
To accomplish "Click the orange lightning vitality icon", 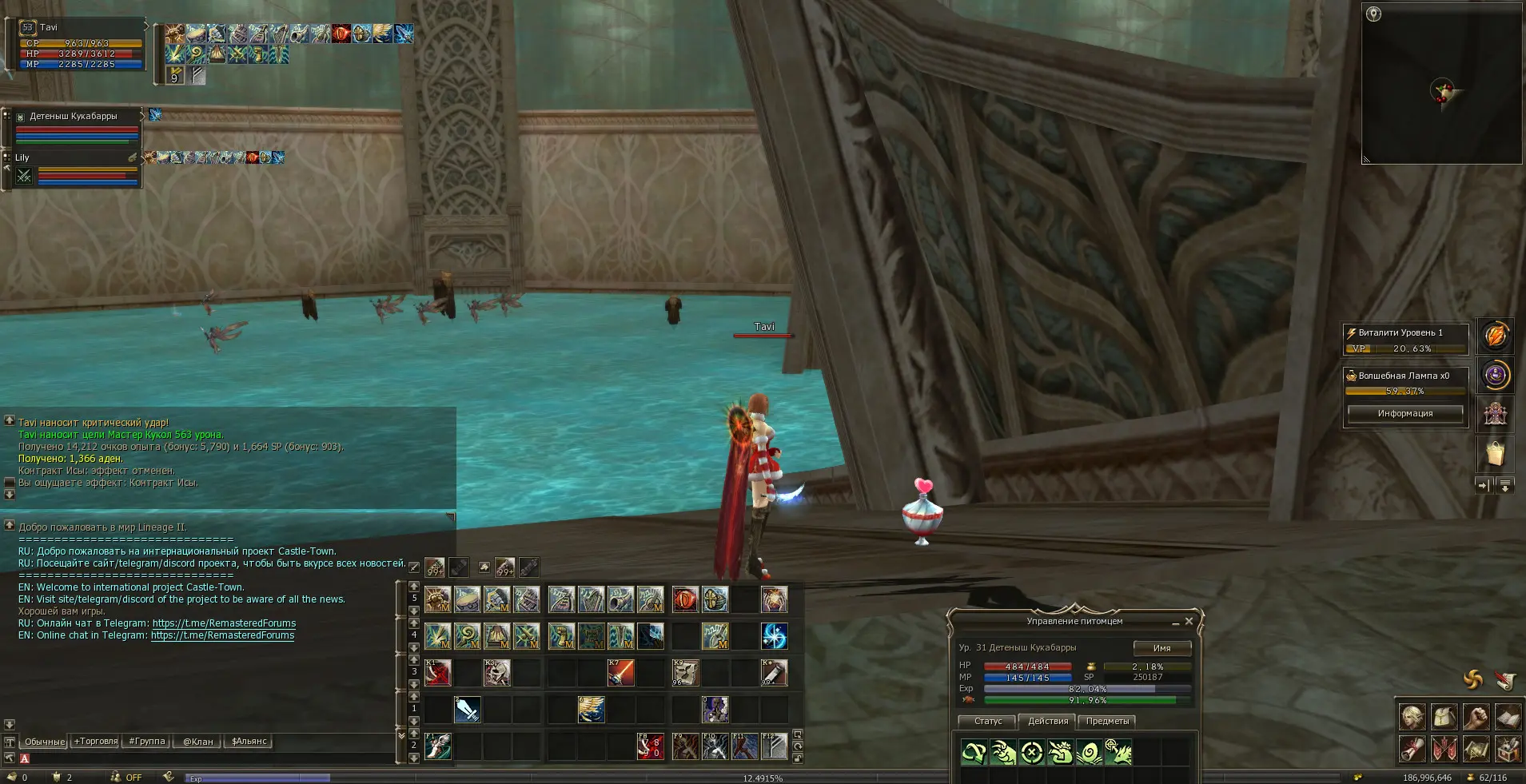I will 1495,336.
